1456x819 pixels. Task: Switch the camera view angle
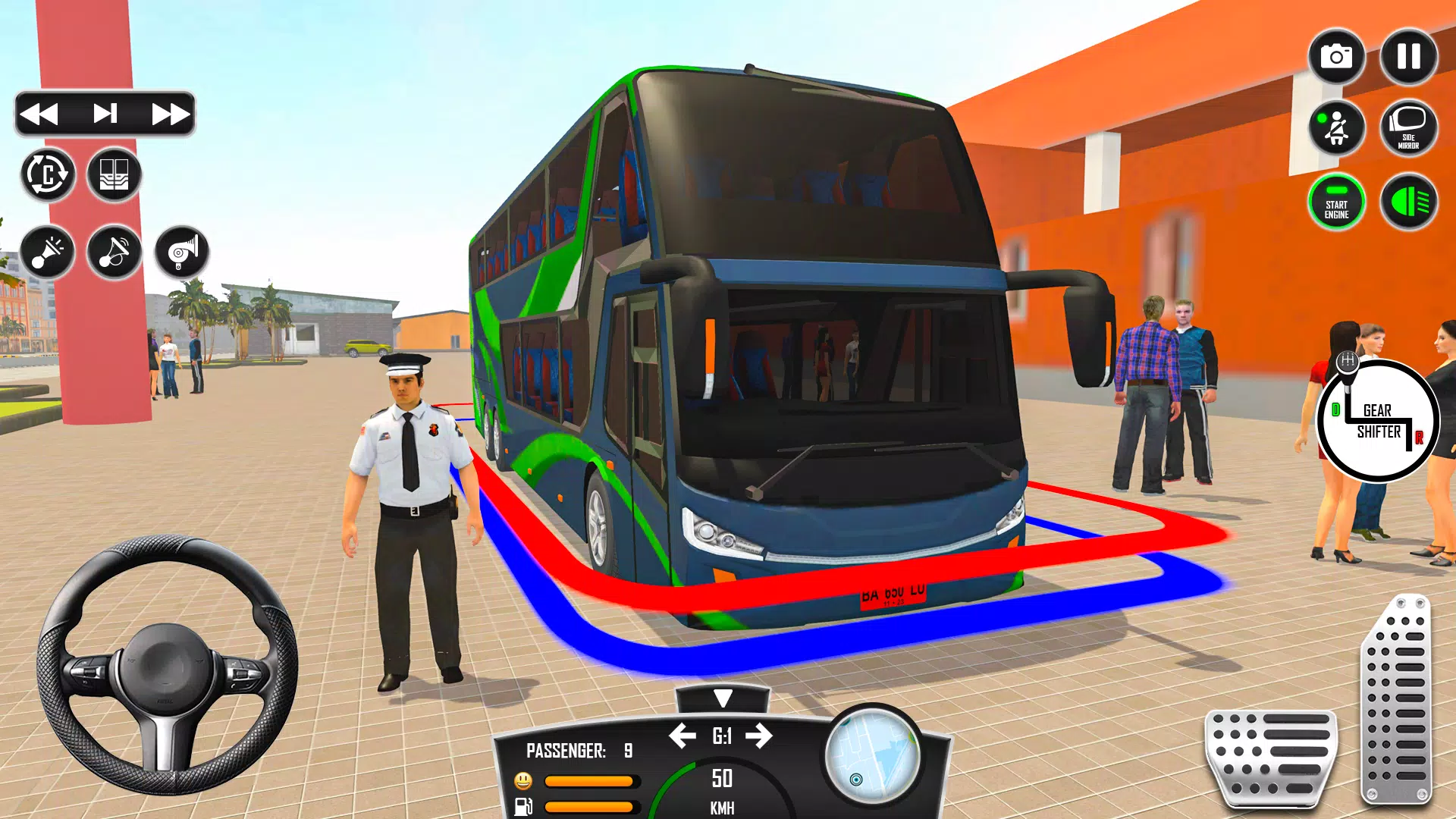point(48,175)
